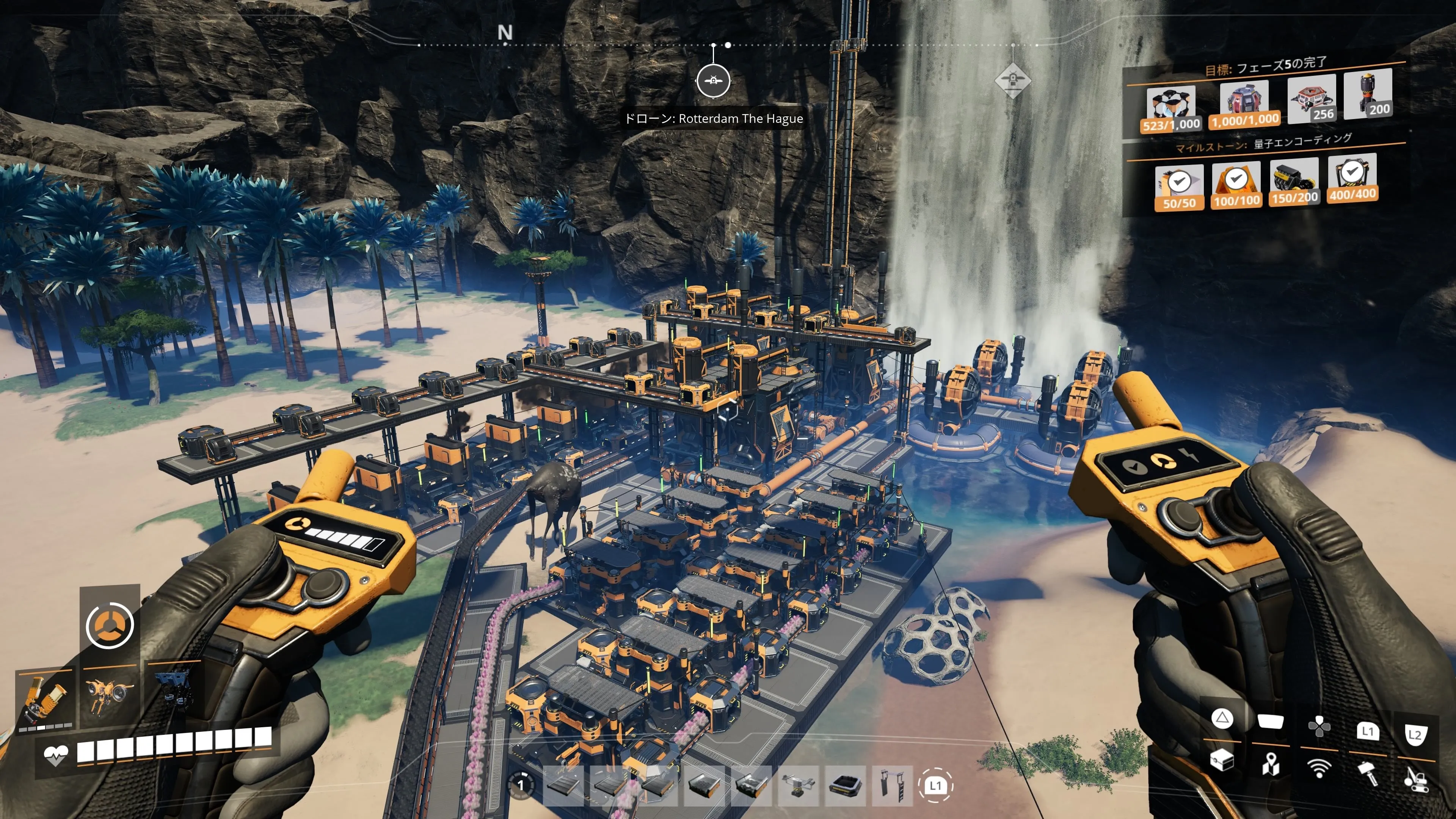Choose the hotbar slot left of the square frame

click(798, 785)
